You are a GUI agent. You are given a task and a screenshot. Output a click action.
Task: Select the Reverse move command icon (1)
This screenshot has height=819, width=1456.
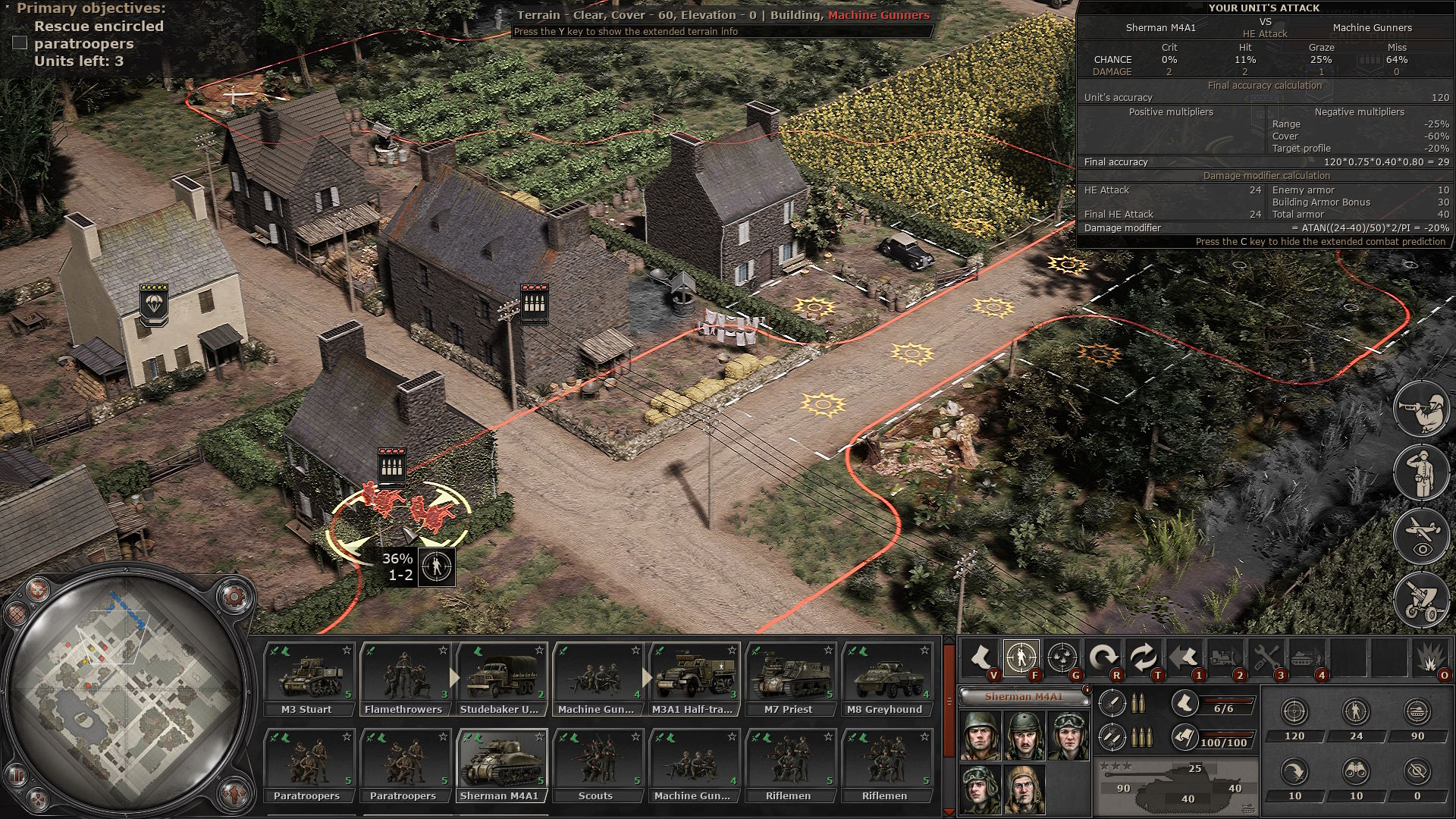[1185, 655]
